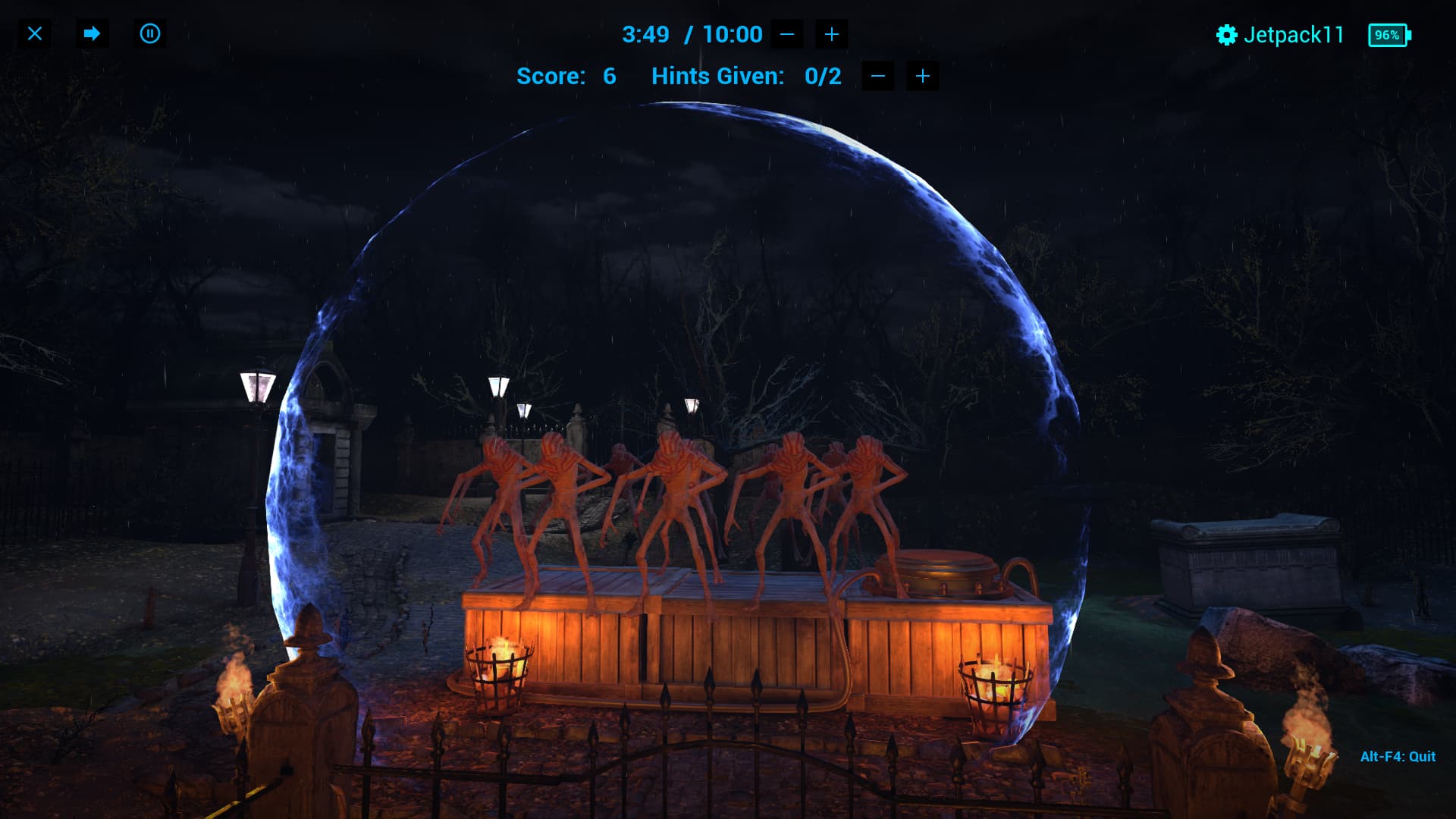Reduce hints given with minus

coord(878,76)
